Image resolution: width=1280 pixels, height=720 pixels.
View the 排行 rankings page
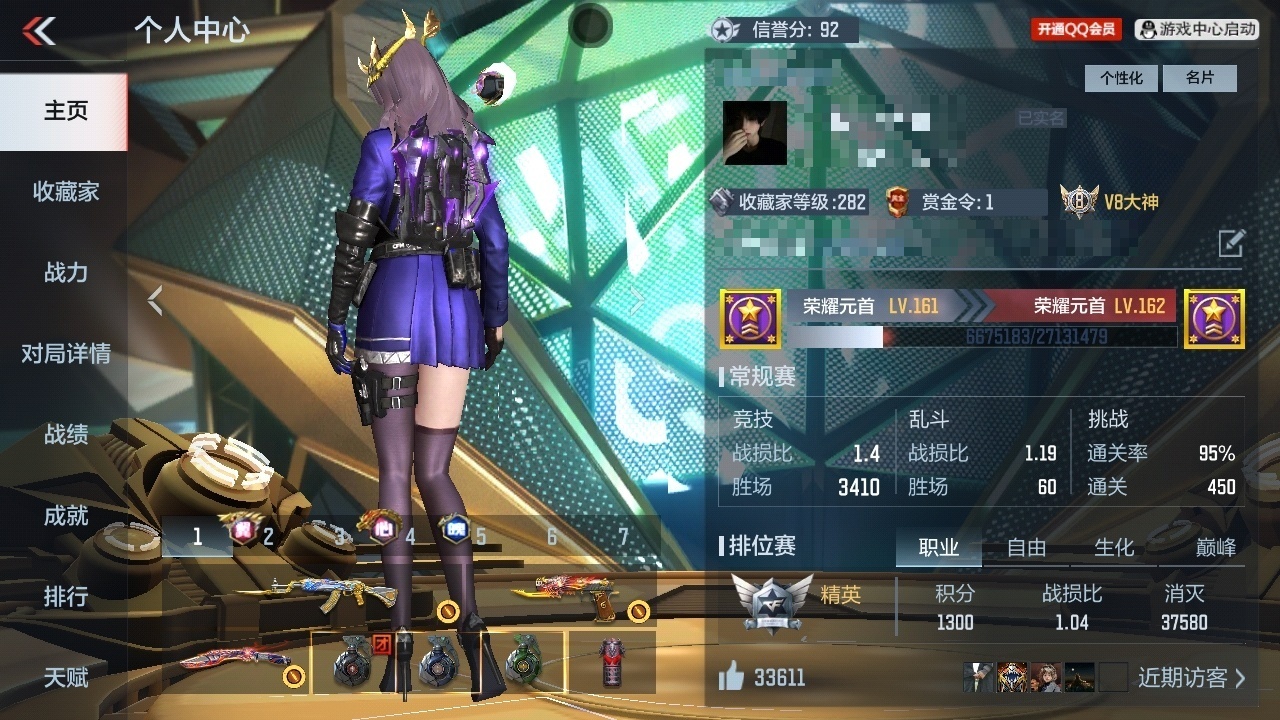point(65,597)
